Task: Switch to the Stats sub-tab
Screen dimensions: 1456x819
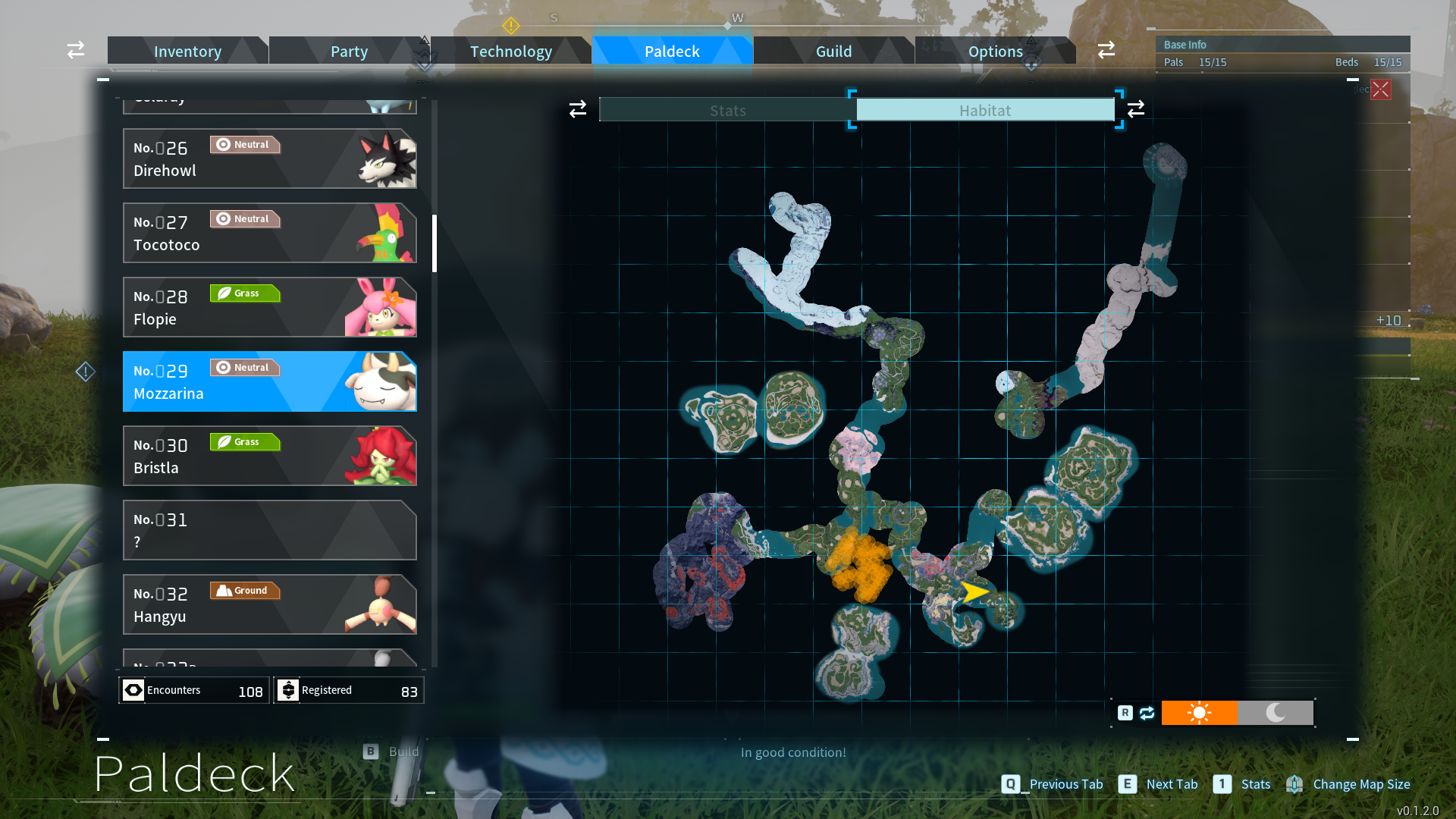Action: click(727, 110)
